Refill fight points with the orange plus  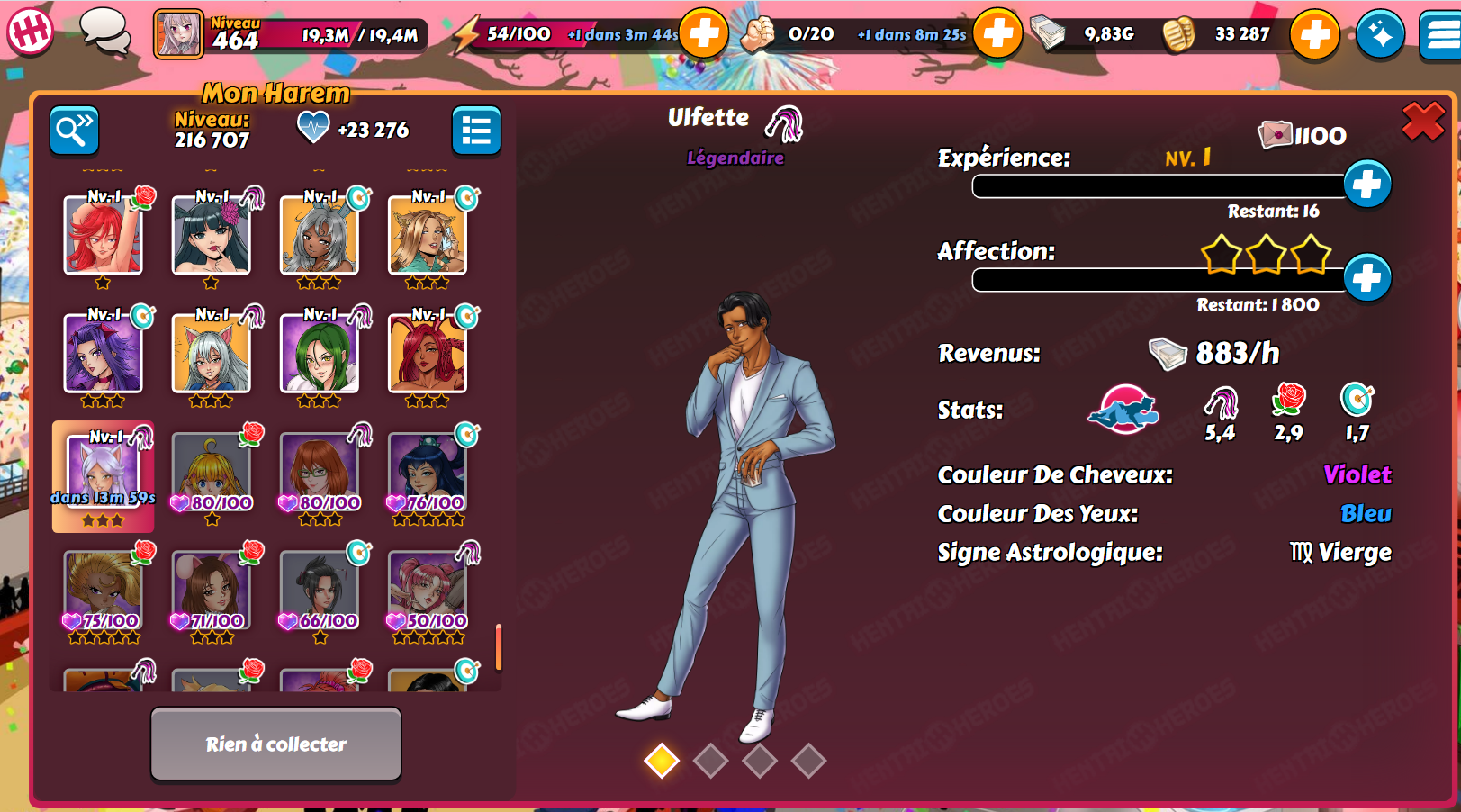coord(997,34)
